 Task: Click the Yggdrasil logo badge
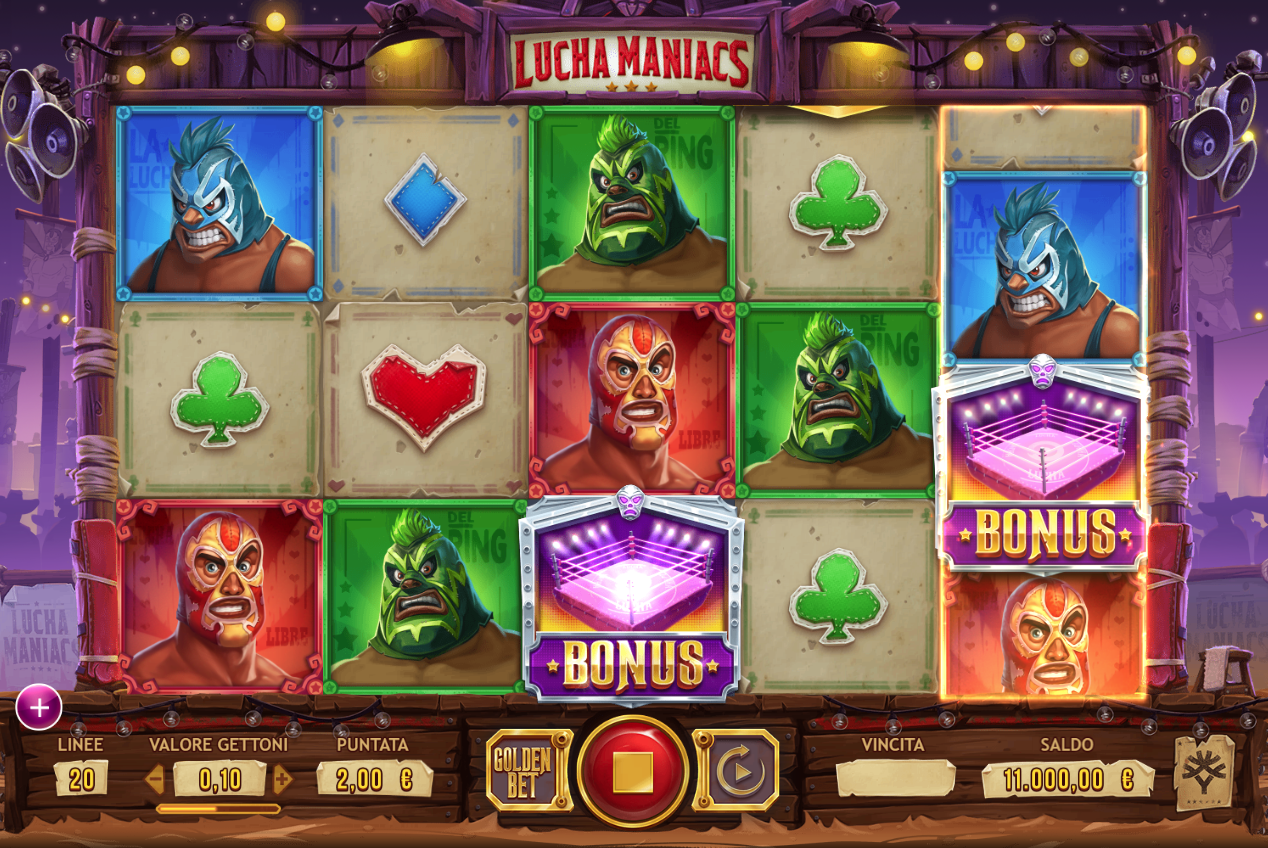[1203, 772]
